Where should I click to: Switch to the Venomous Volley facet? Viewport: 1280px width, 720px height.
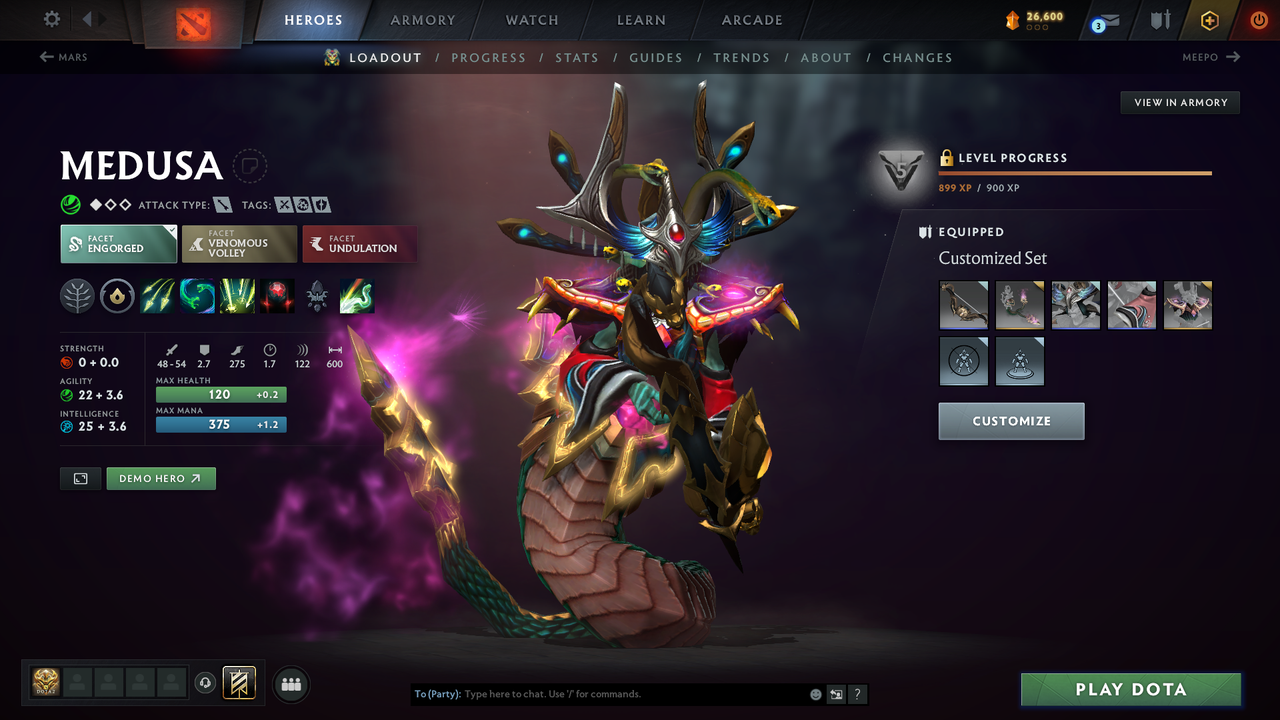pos(239,243)
